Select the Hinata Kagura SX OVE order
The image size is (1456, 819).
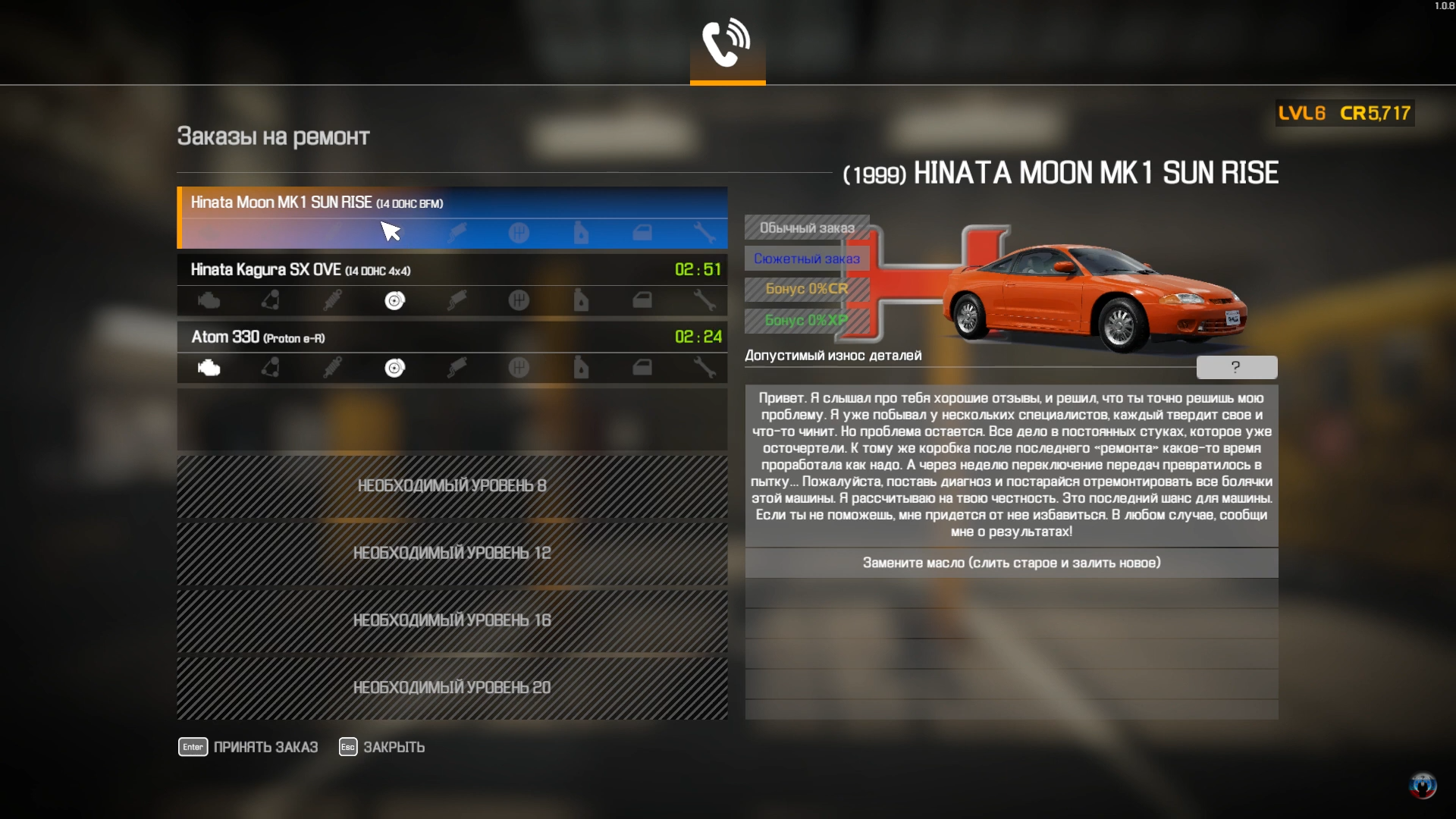tap(452, 270)
